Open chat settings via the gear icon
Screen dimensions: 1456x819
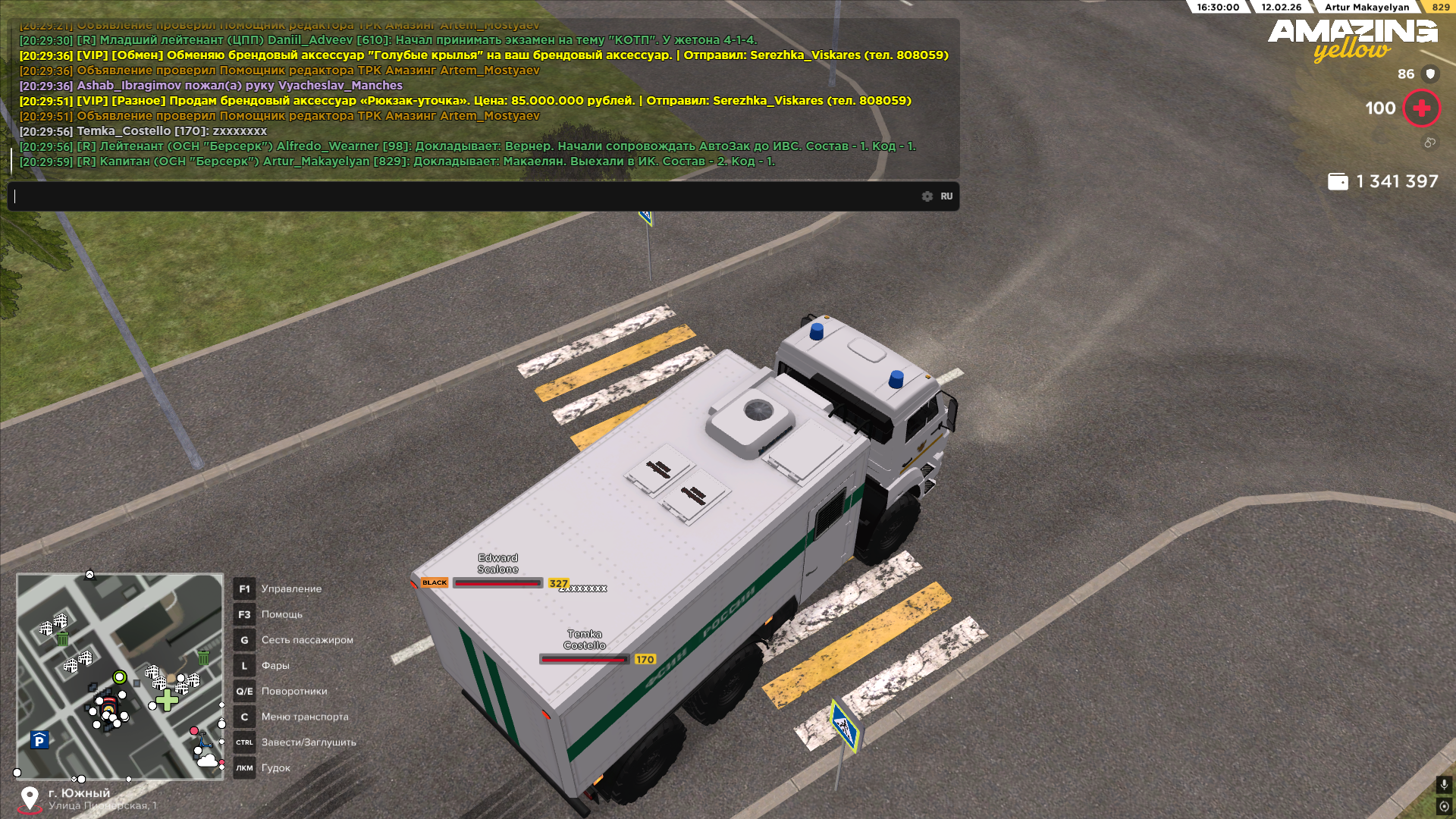927,196
